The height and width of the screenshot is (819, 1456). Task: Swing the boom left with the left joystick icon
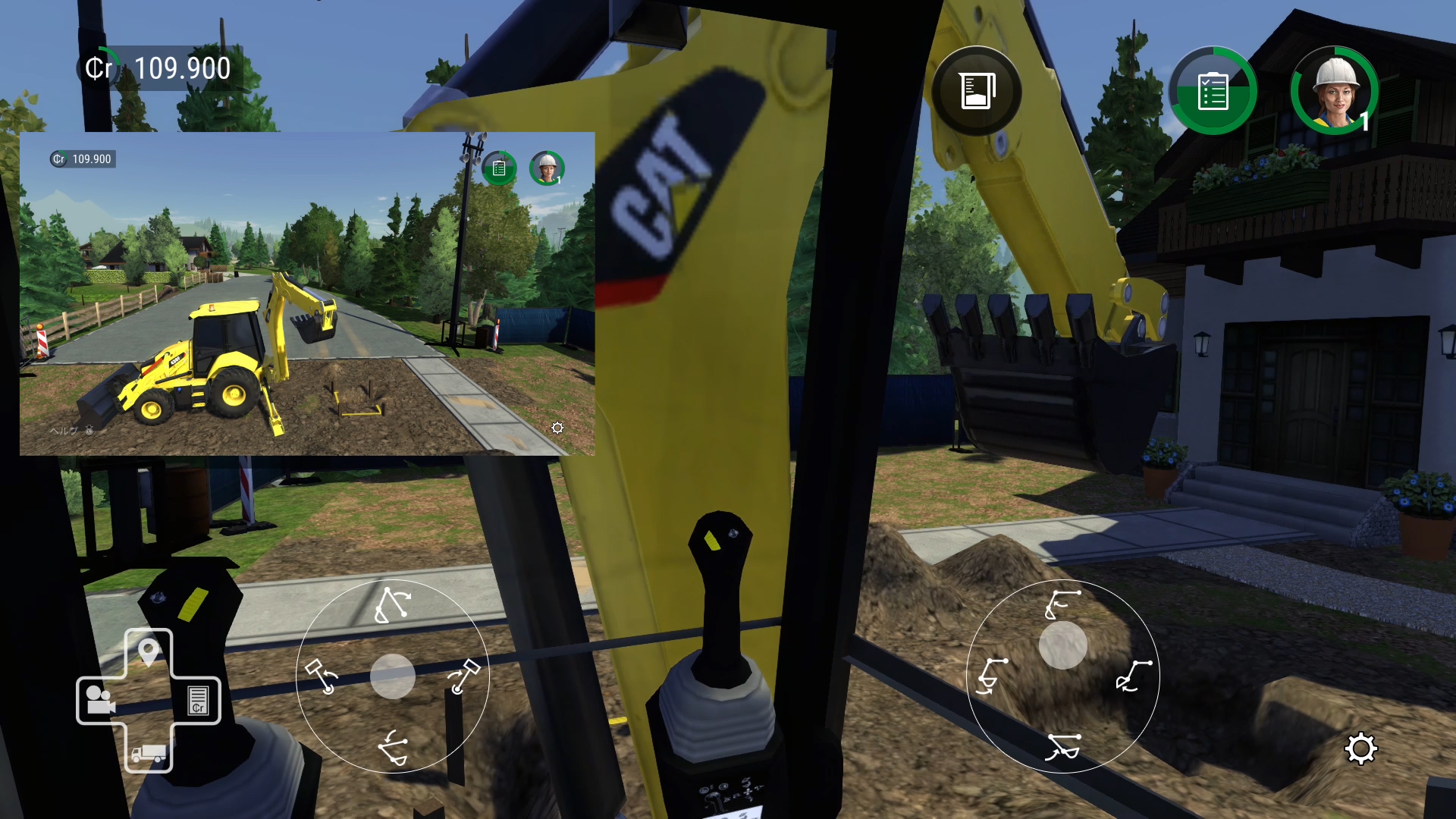coord(322,675)
